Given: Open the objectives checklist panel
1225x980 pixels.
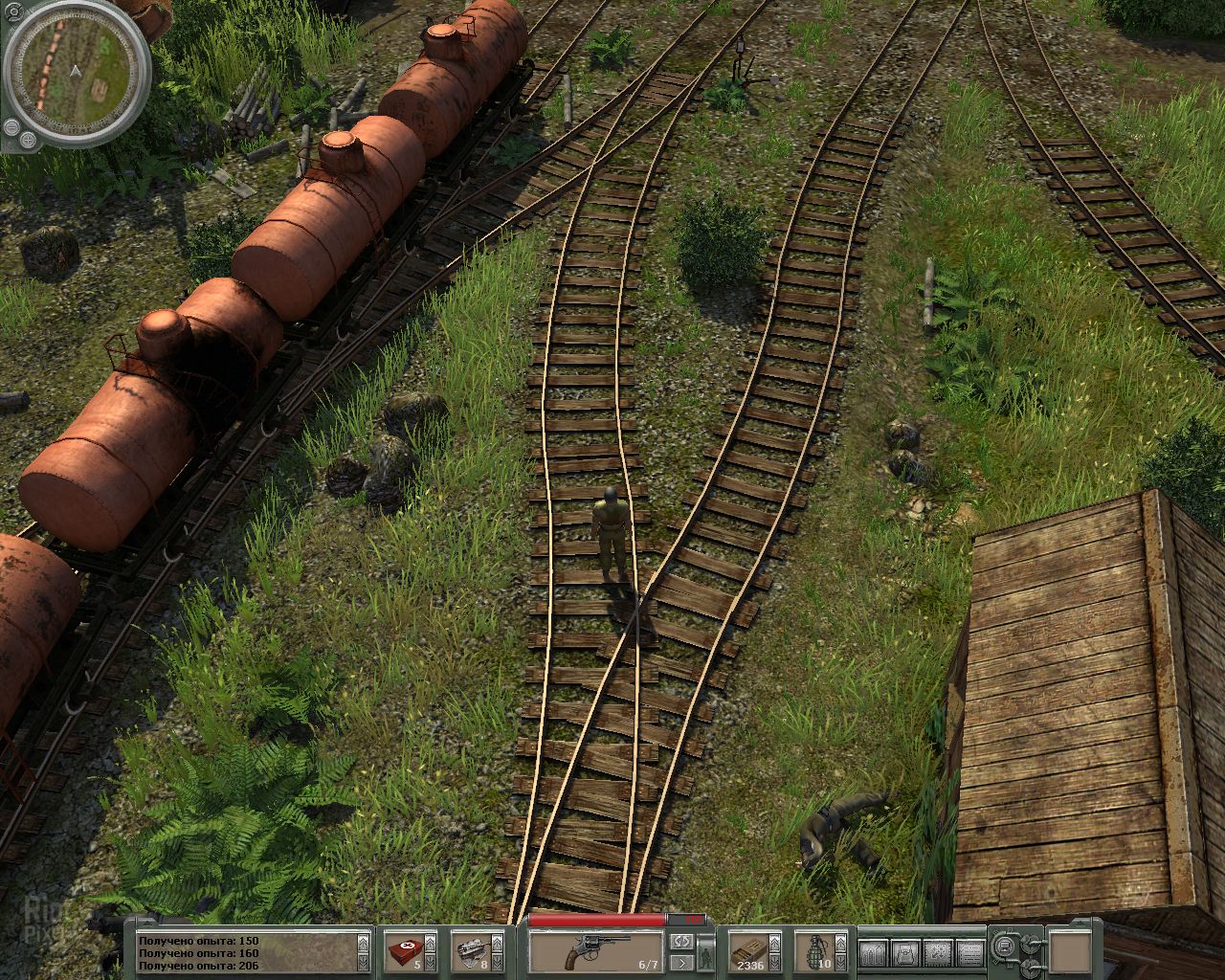Looking at the screenshot, I should click(x=969, y=952).
